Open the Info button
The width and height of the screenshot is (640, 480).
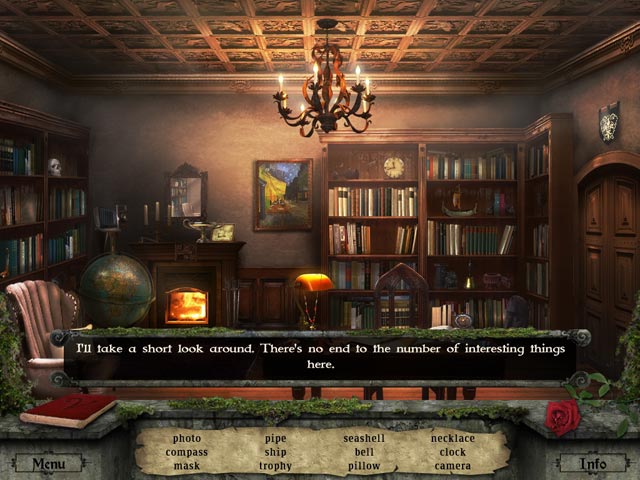[595, 464]
